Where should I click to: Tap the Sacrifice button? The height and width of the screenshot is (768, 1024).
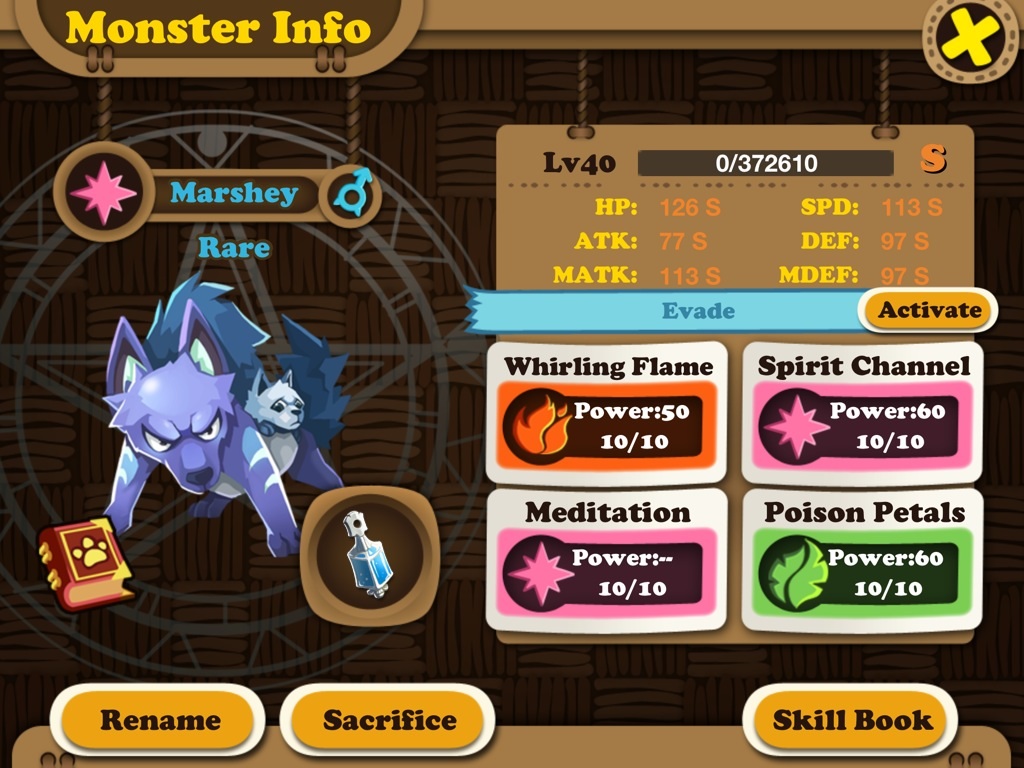point(389,720)
